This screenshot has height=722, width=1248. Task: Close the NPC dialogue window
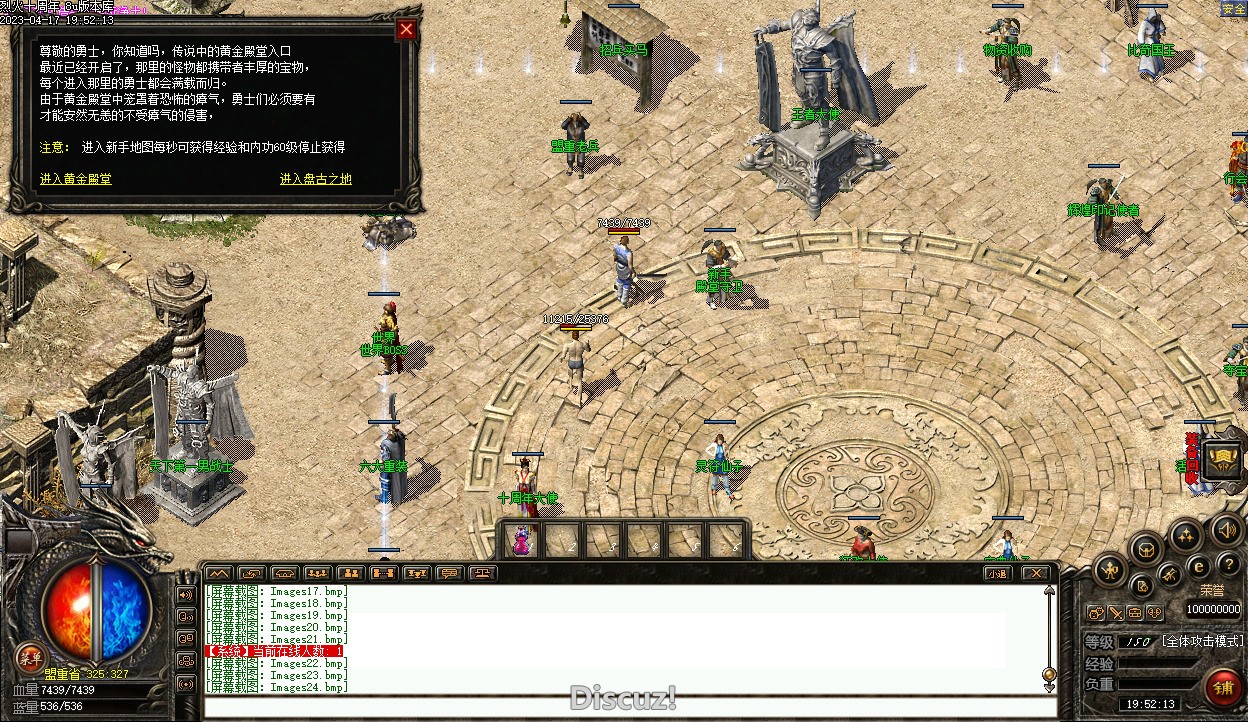[x=406, y=30]
